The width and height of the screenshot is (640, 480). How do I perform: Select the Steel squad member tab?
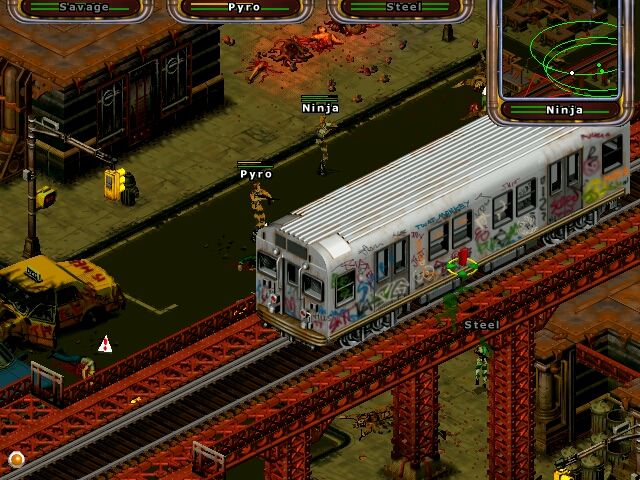point(403,8)
